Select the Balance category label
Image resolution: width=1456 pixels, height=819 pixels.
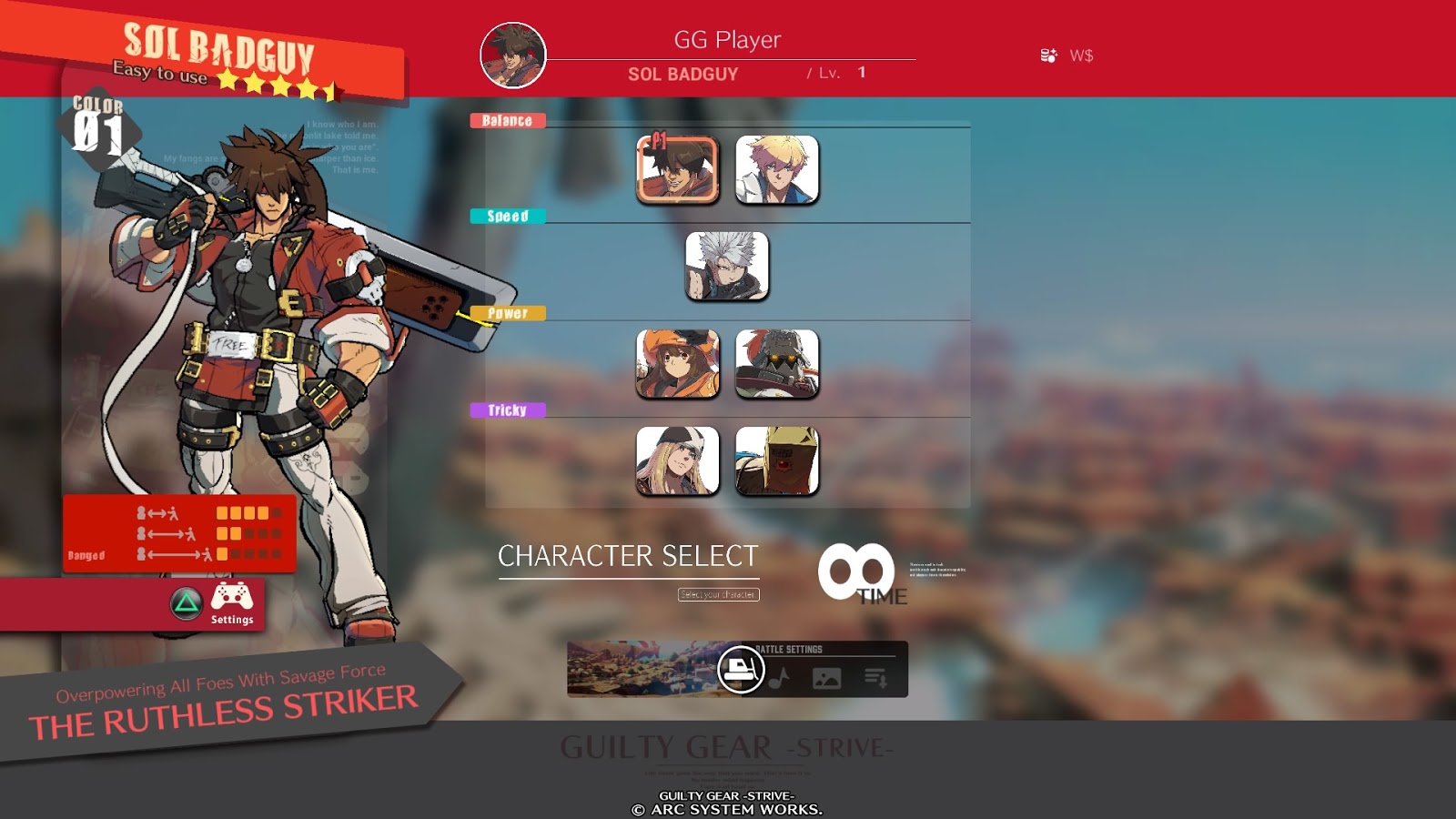click(508, 118)
